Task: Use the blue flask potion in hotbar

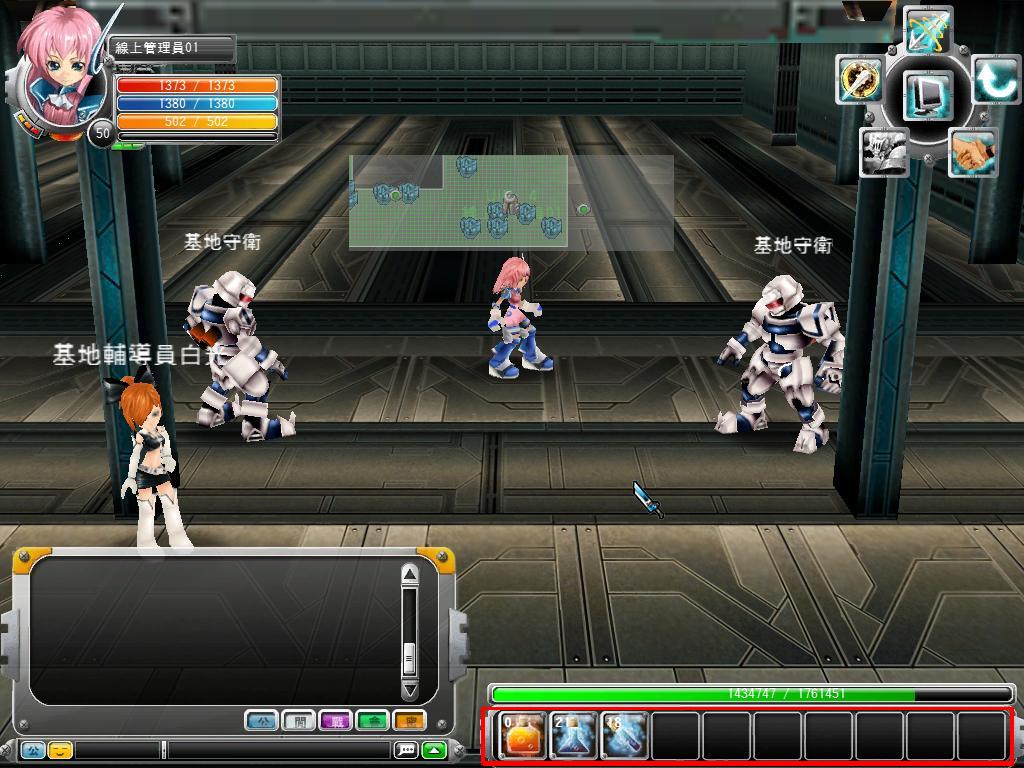Action: tap(574, 736)
